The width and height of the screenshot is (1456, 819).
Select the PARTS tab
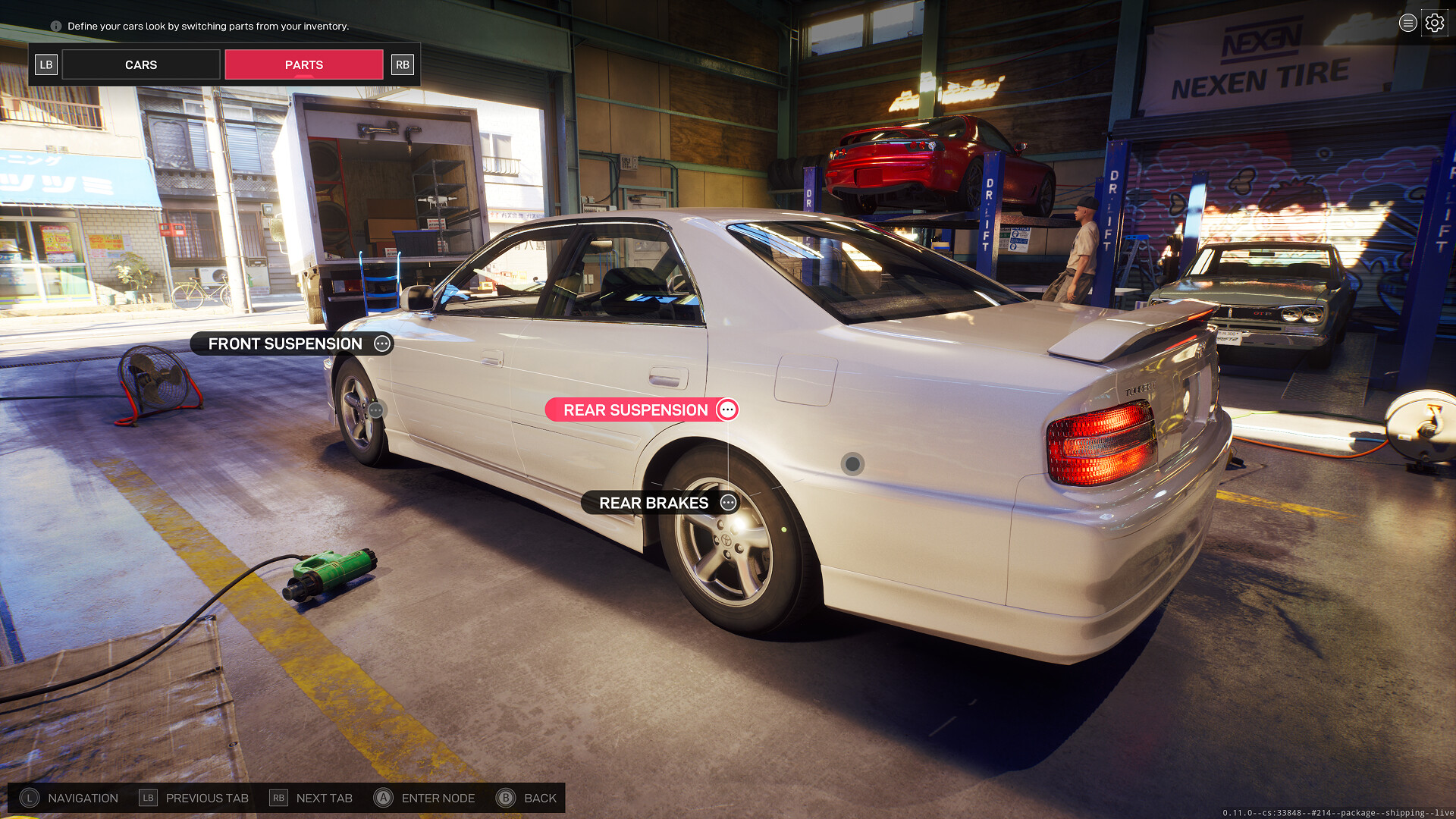pos(304,65)
